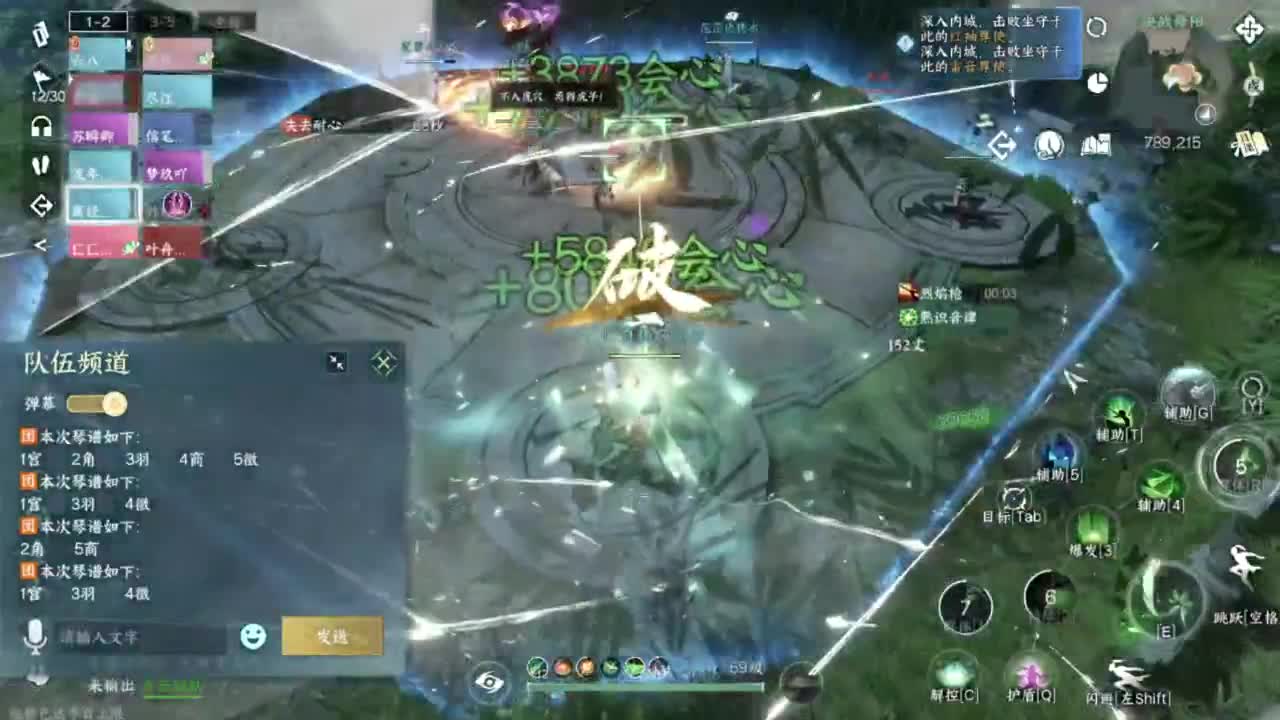Toggle the 弹幕 switch in 队伍频道 panel
Viewport: 1280px width, 720px height.
(97, 403)
